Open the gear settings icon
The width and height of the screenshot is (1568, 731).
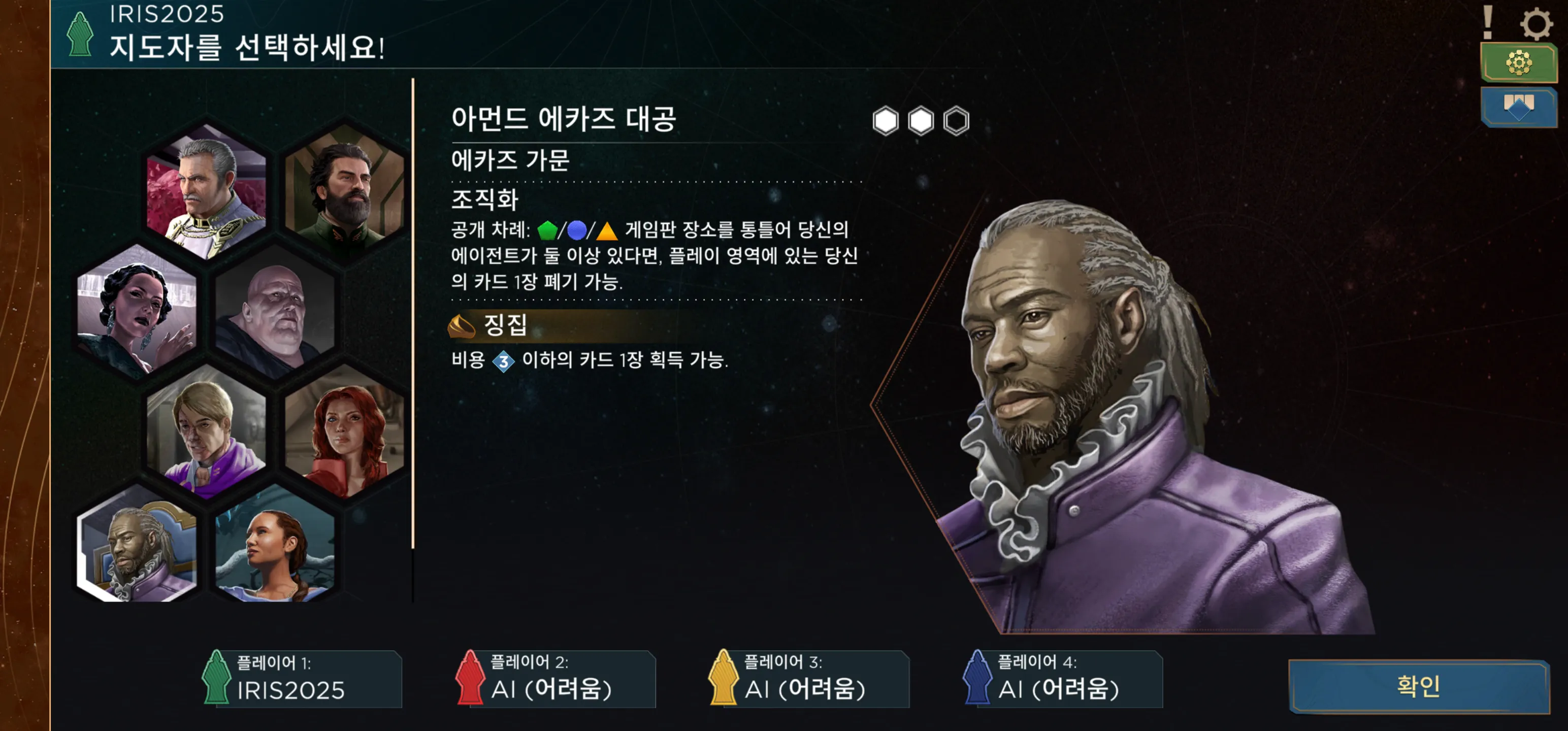(1536, 24)
